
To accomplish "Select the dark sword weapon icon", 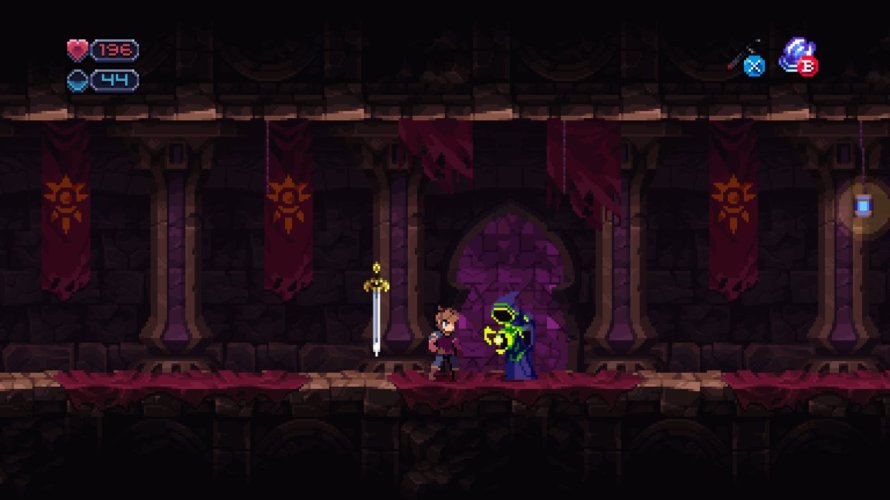I will tap(744, 56).
